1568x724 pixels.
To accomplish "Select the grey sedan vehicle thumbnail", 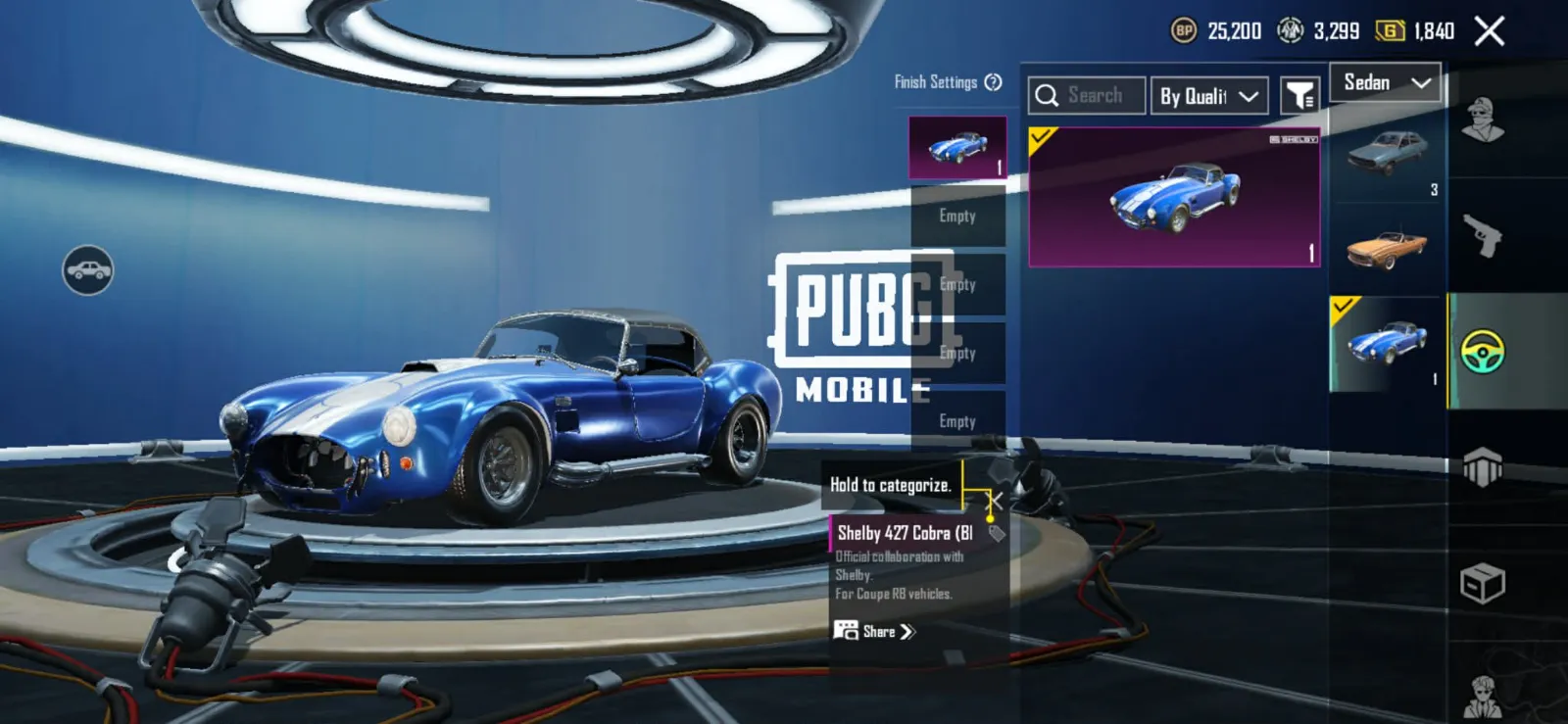I will (1387, 154).
